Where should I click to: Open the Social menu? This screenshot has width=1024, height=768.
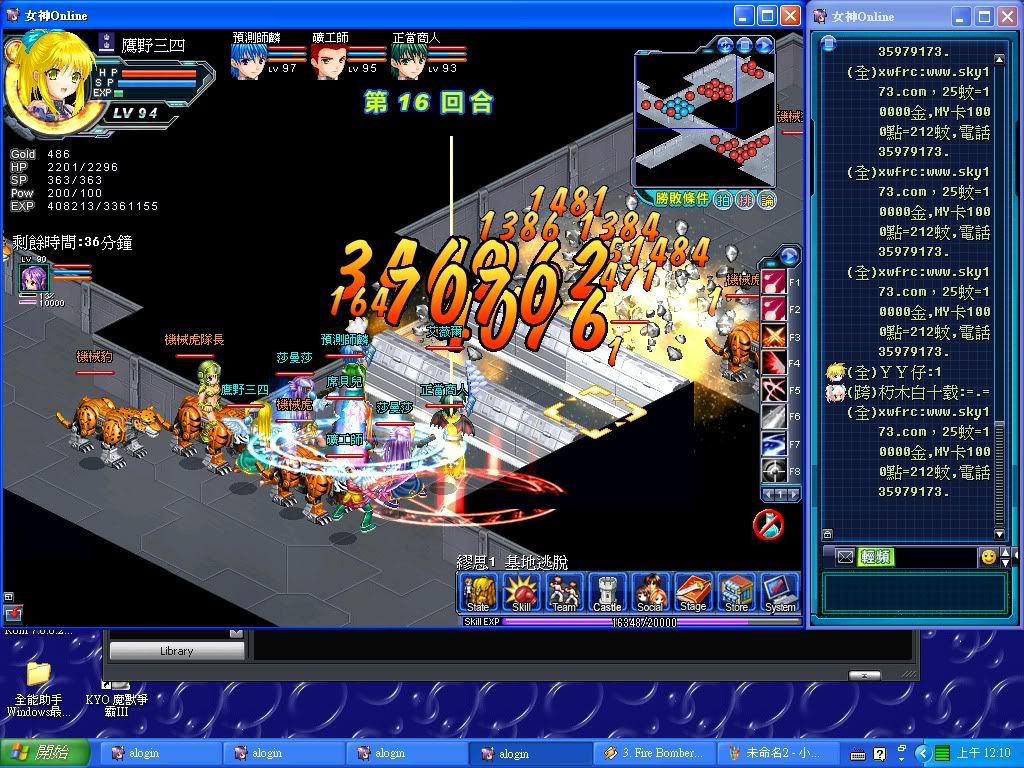tap(650, 593)
